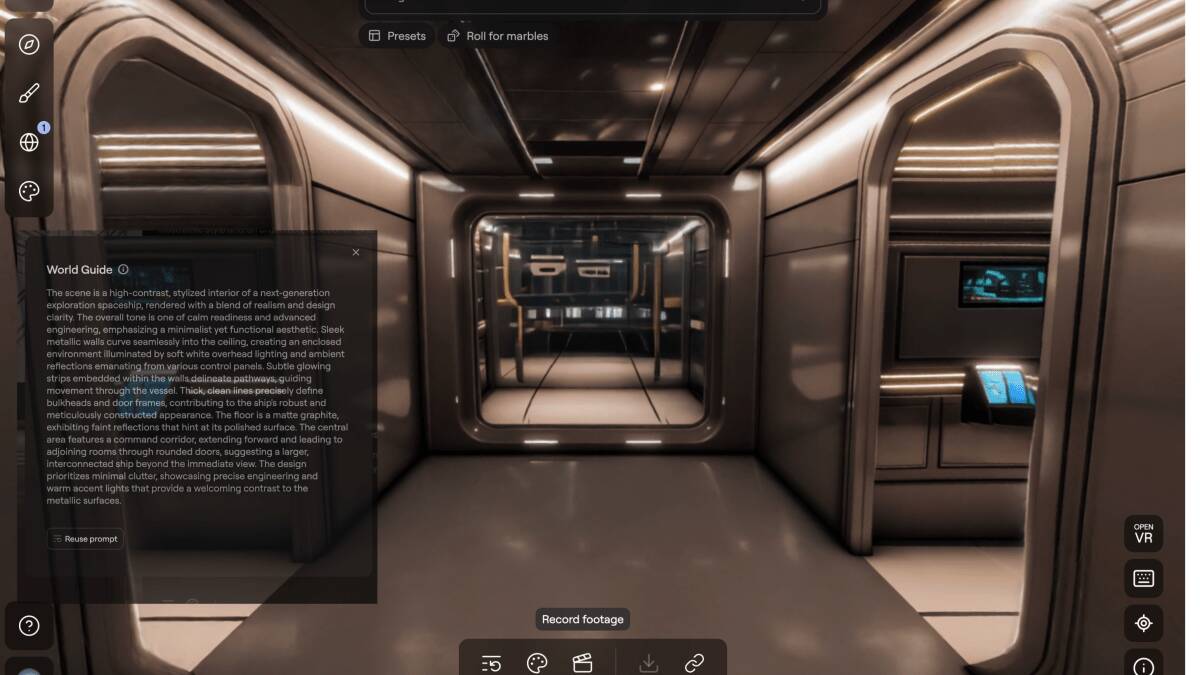Viewport: 1200px width, 675px height.
Task: Click the sidebar paint palette icon
Action: (29, 191)
